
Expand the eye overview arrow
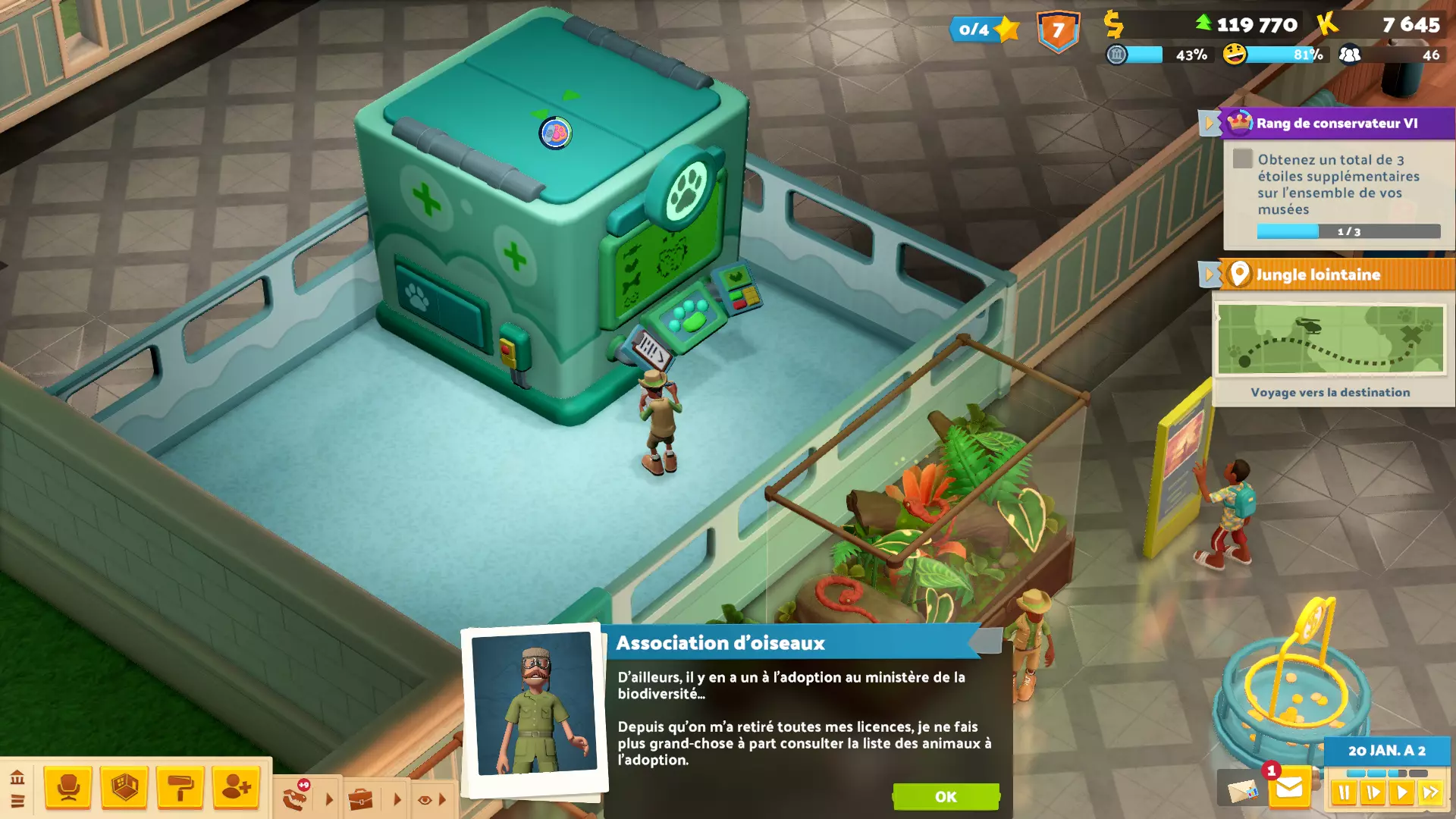(x=443, y=798)
